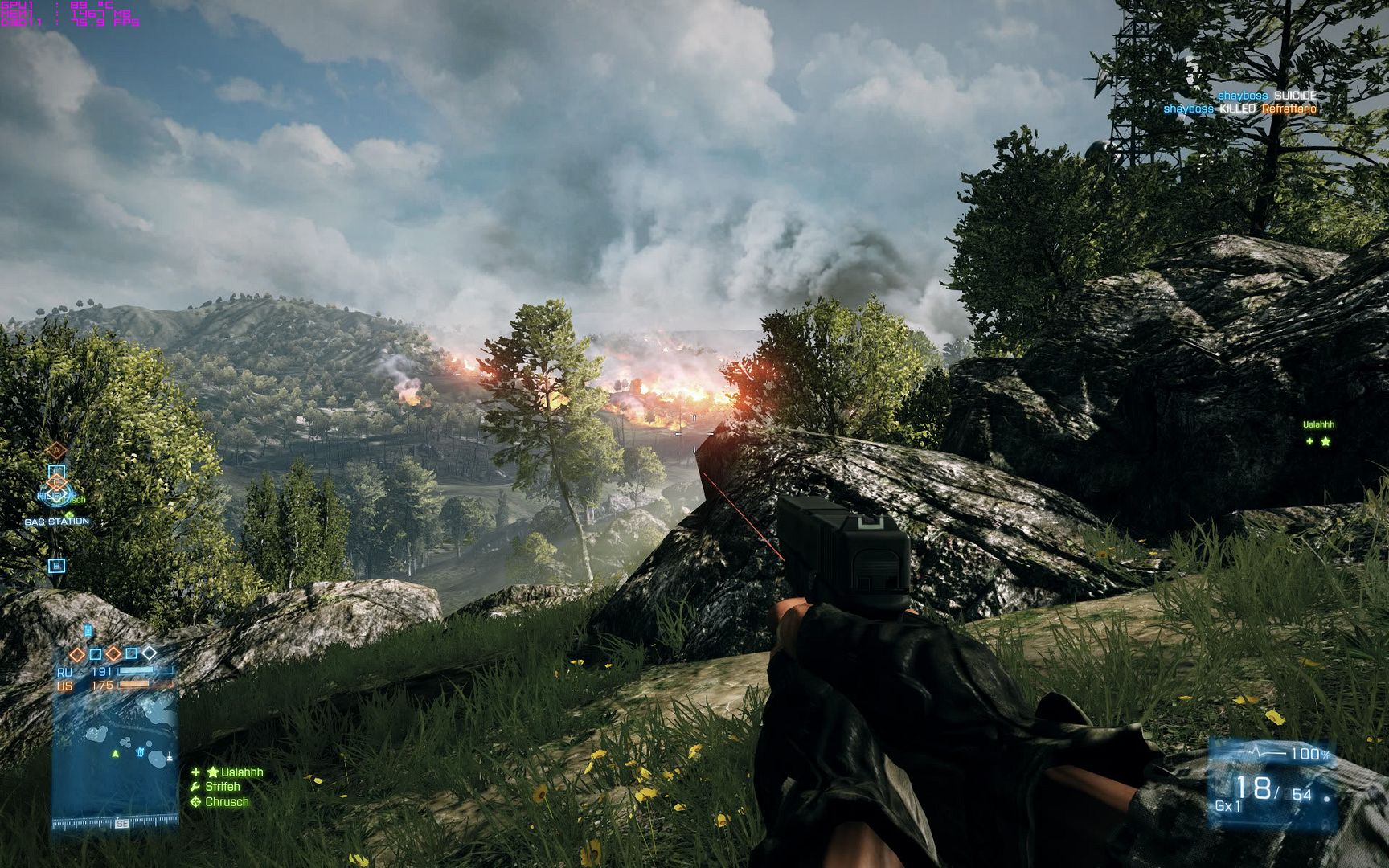Click the shayboss SUICIDE kill feed entry

tap(1267, 96)
